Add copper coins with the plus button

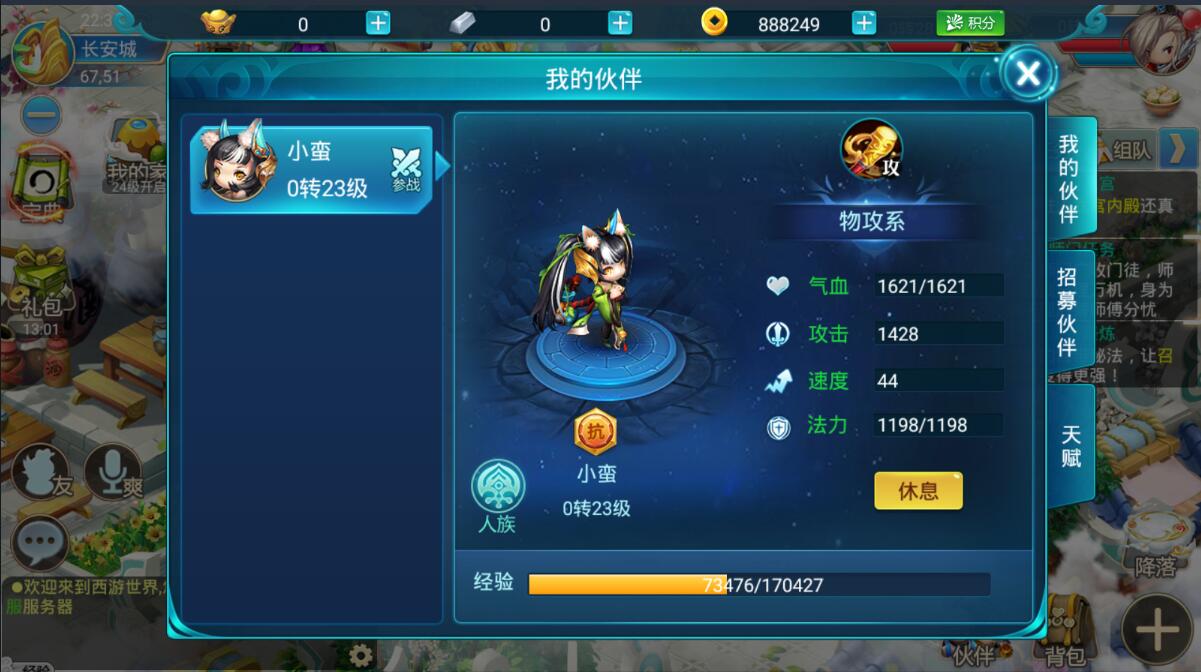(x=864, y=23)
